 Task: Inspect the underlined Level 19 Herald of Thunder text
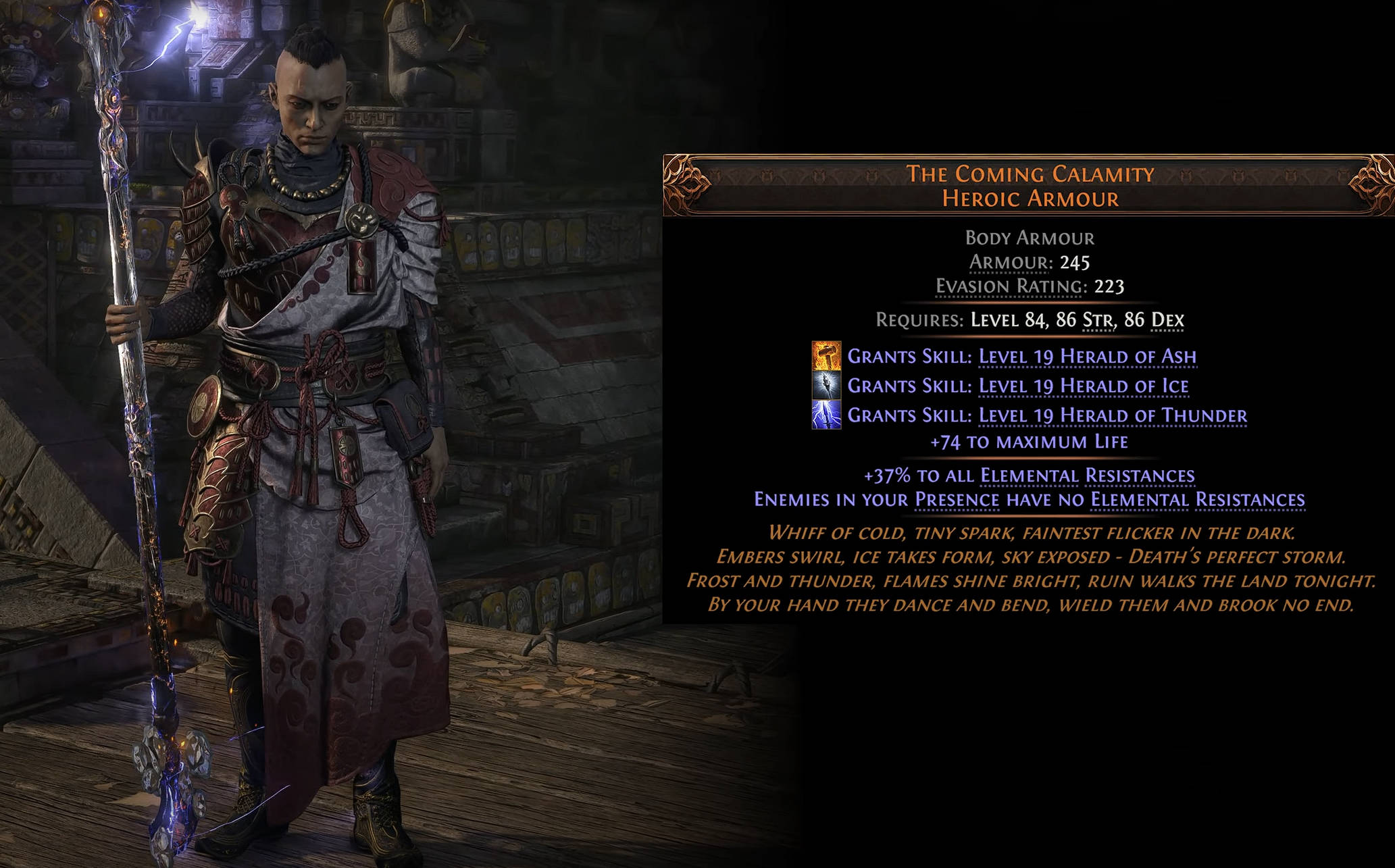[1112, 415]
